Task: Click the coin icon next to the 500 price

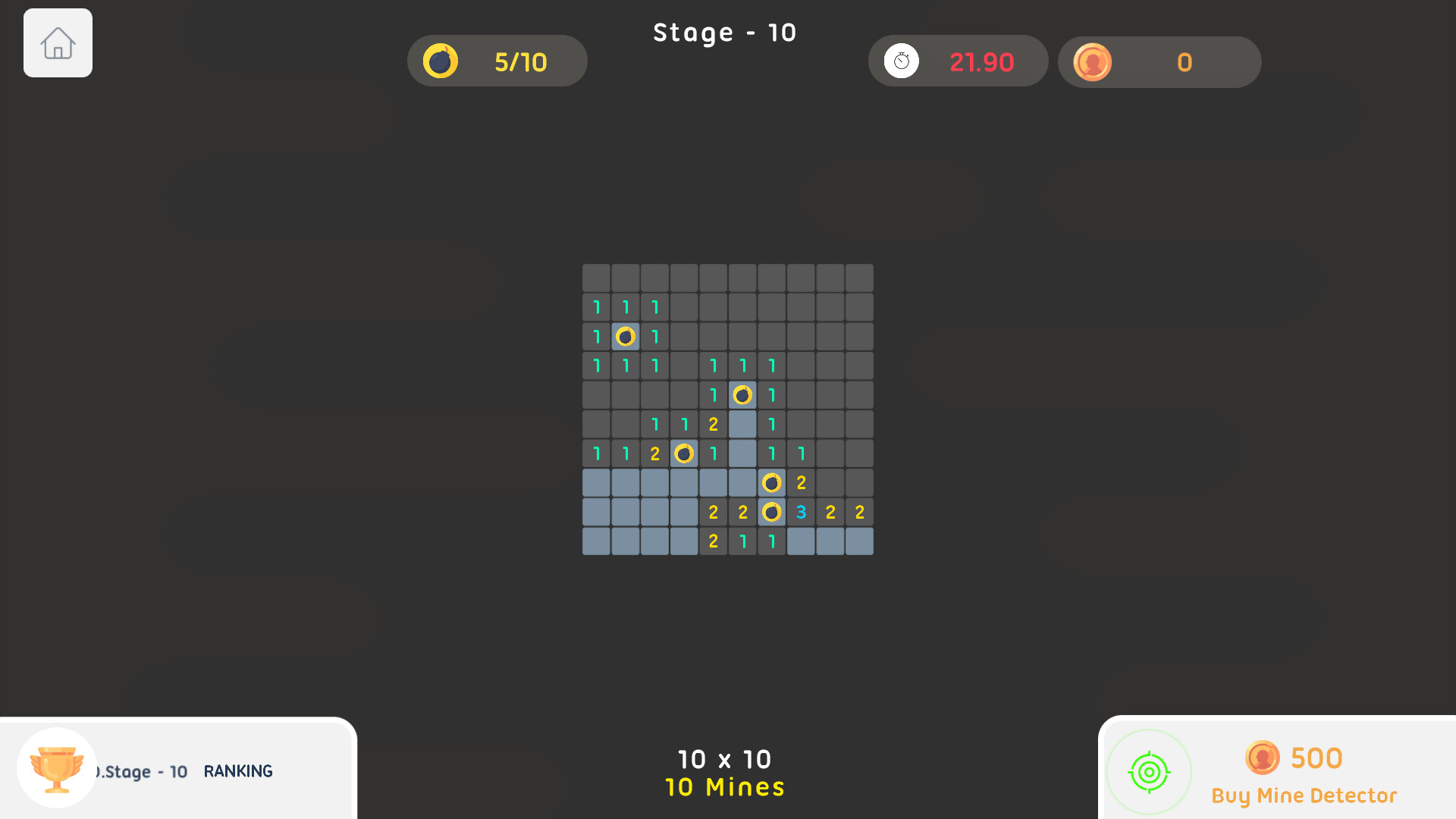Action: click(x=1261, y=758)
